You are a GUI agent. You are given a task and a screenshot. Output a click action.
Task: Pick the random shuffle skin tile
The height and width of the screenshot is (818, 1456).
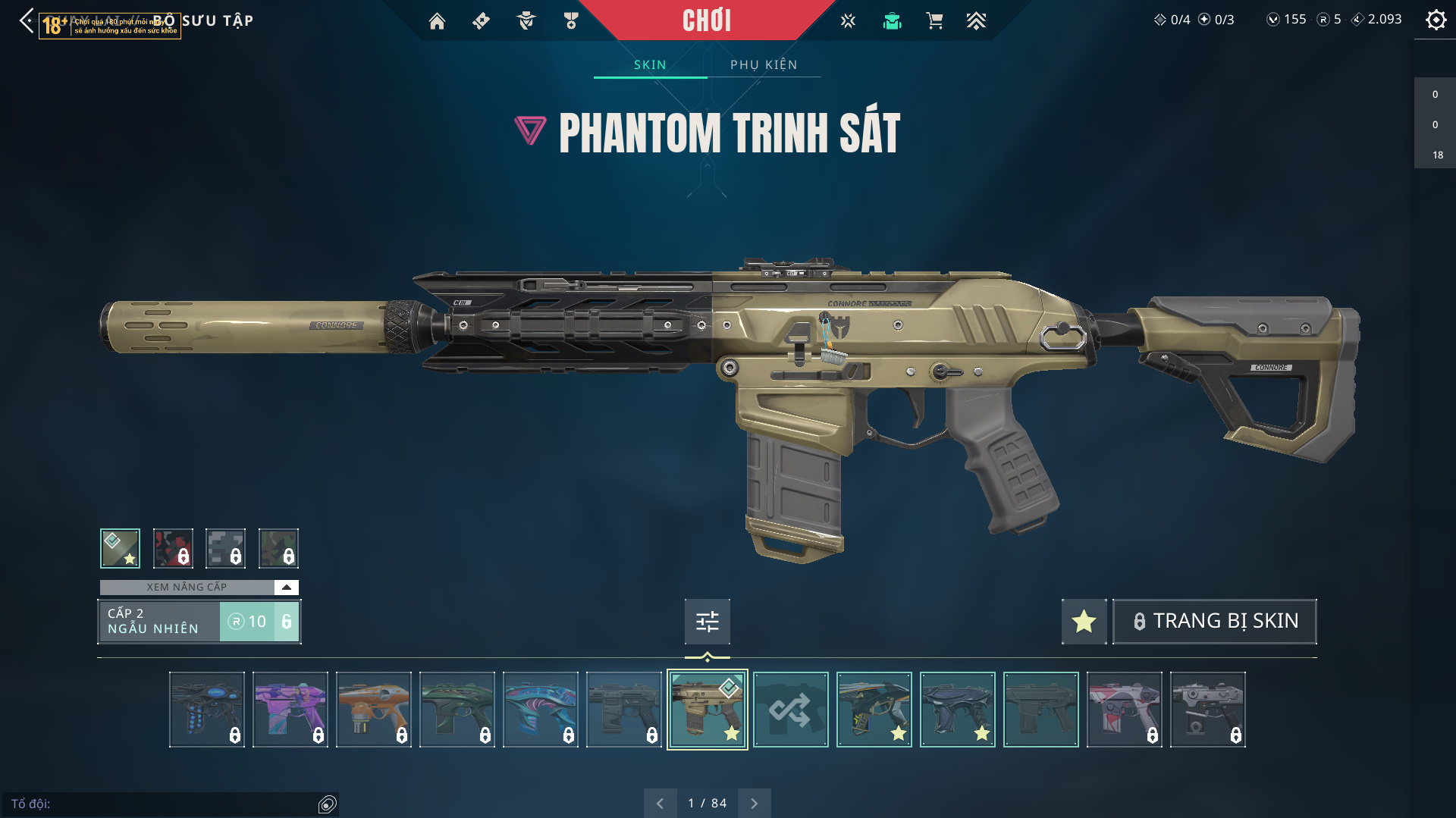[790, 710]
